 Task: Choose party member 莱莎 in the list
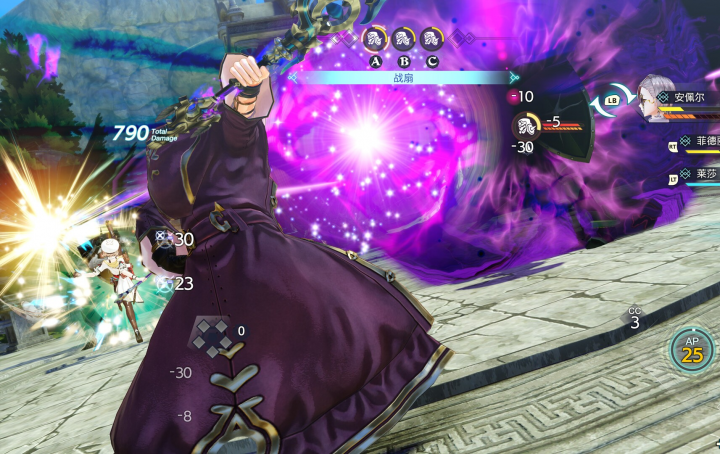[699, 174]
